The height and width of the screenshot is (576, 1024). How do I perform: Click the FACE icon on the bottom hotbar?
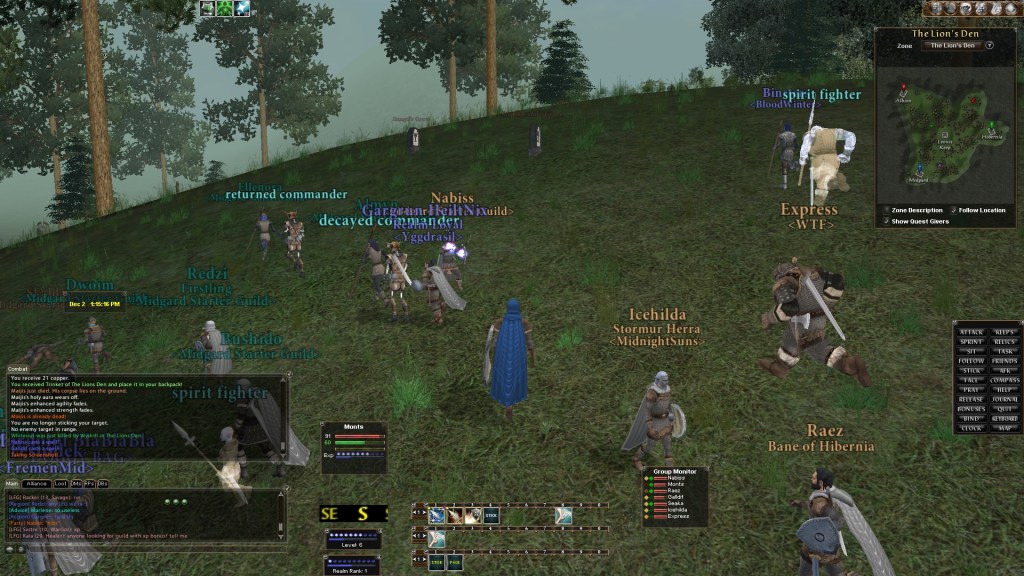tap(455, 563)
